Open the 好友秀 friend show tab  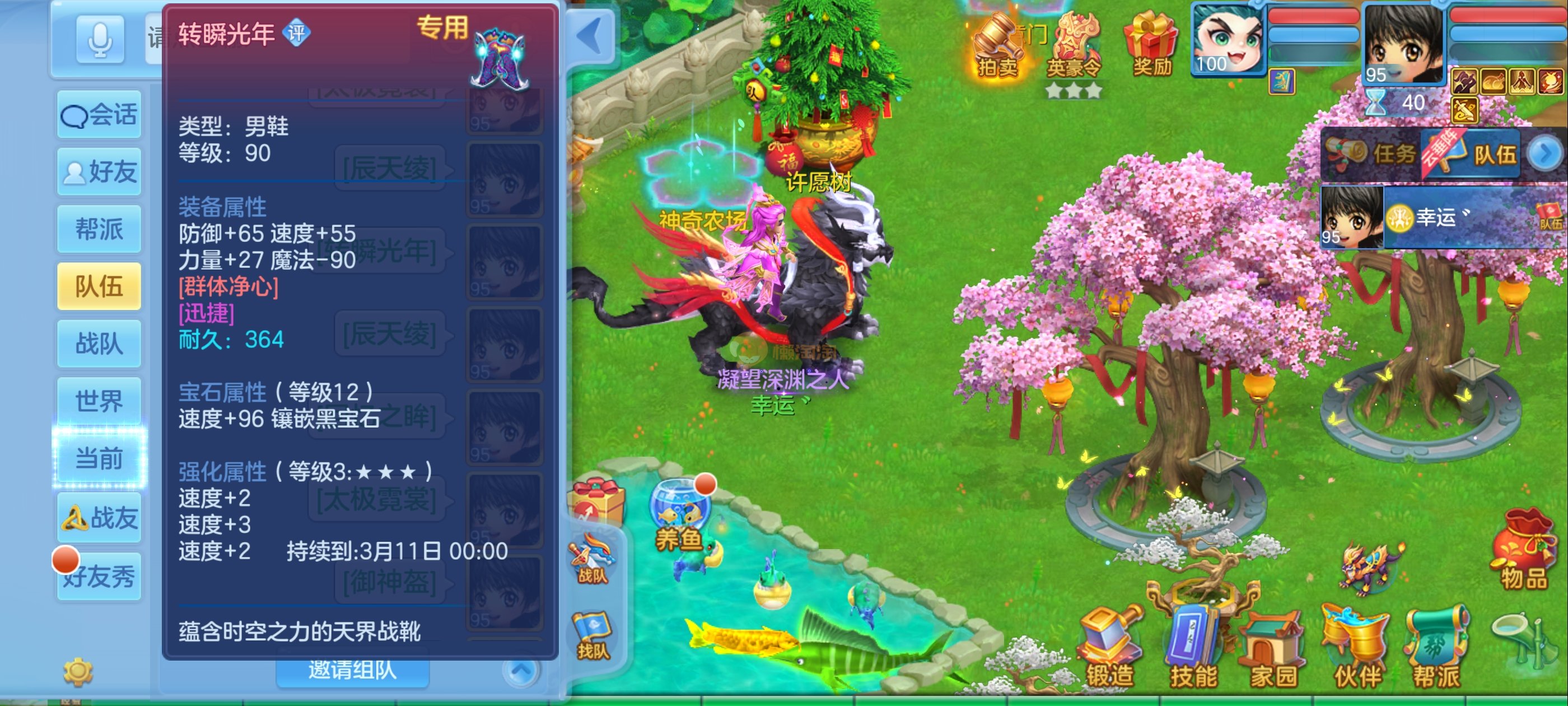coord(99,575)
